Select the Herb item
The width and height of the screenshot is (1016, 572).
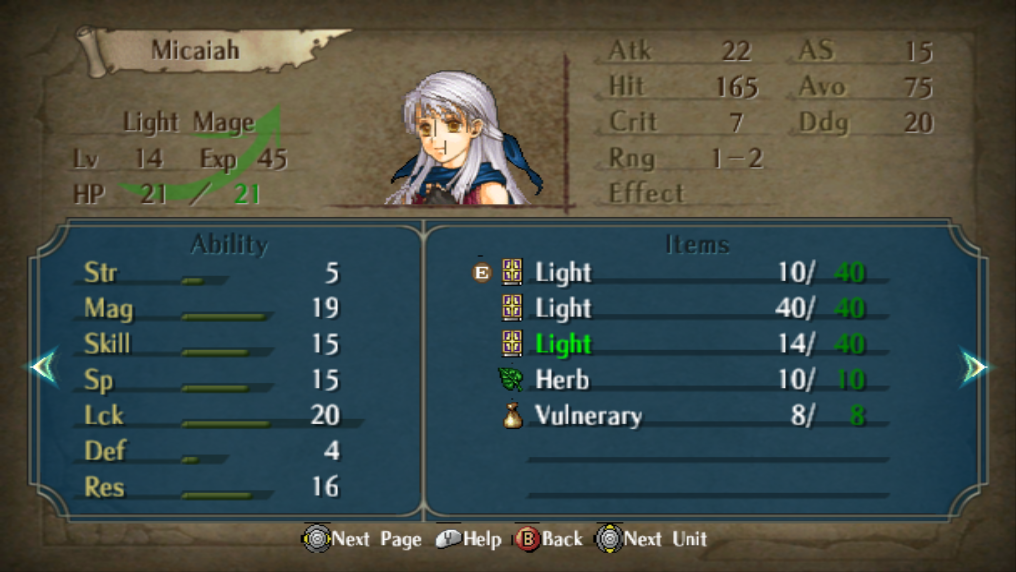[561, 380]
